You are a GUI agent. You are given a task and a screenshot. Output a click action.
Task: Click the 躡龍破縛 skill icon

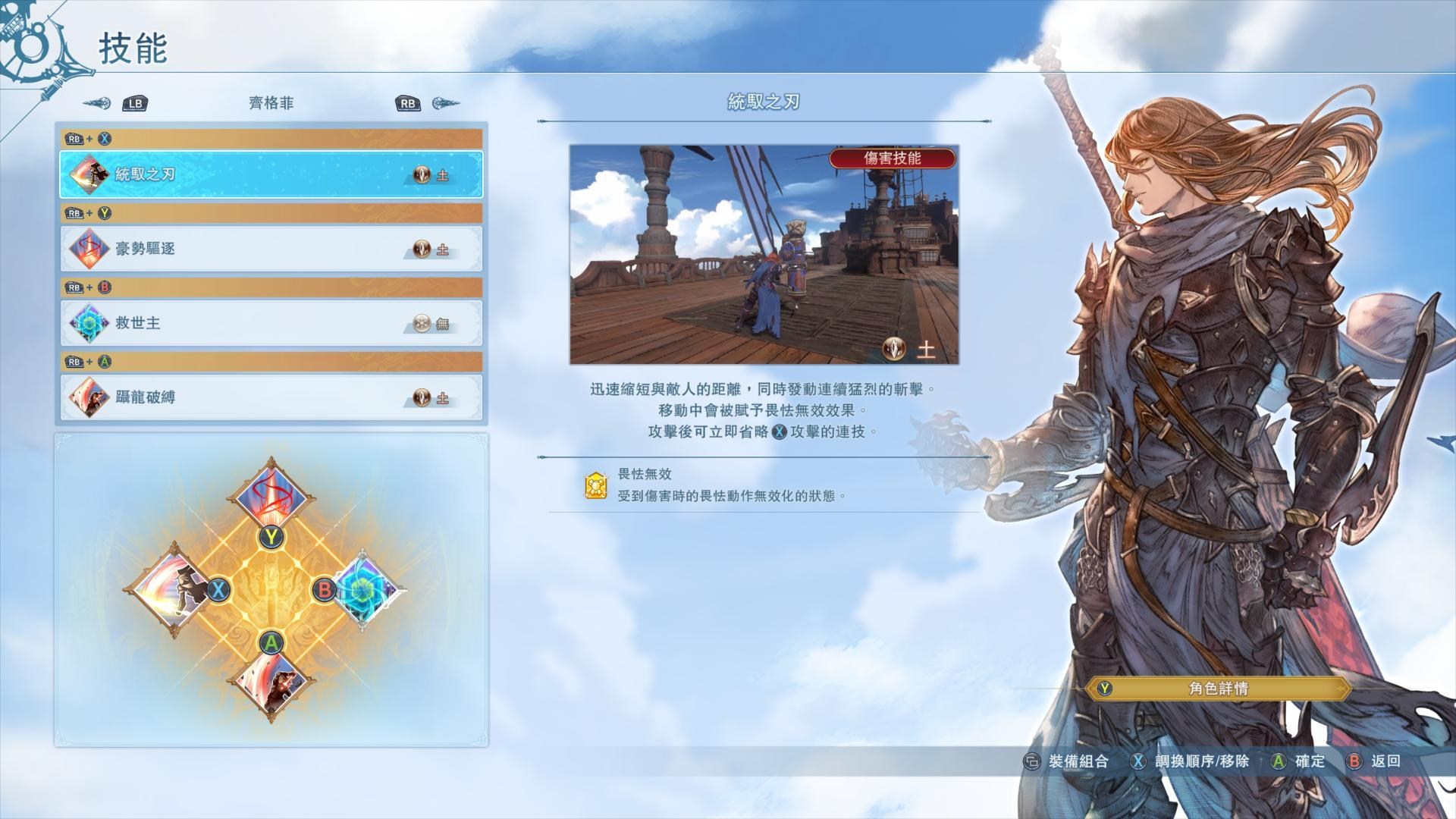point(91,397)
